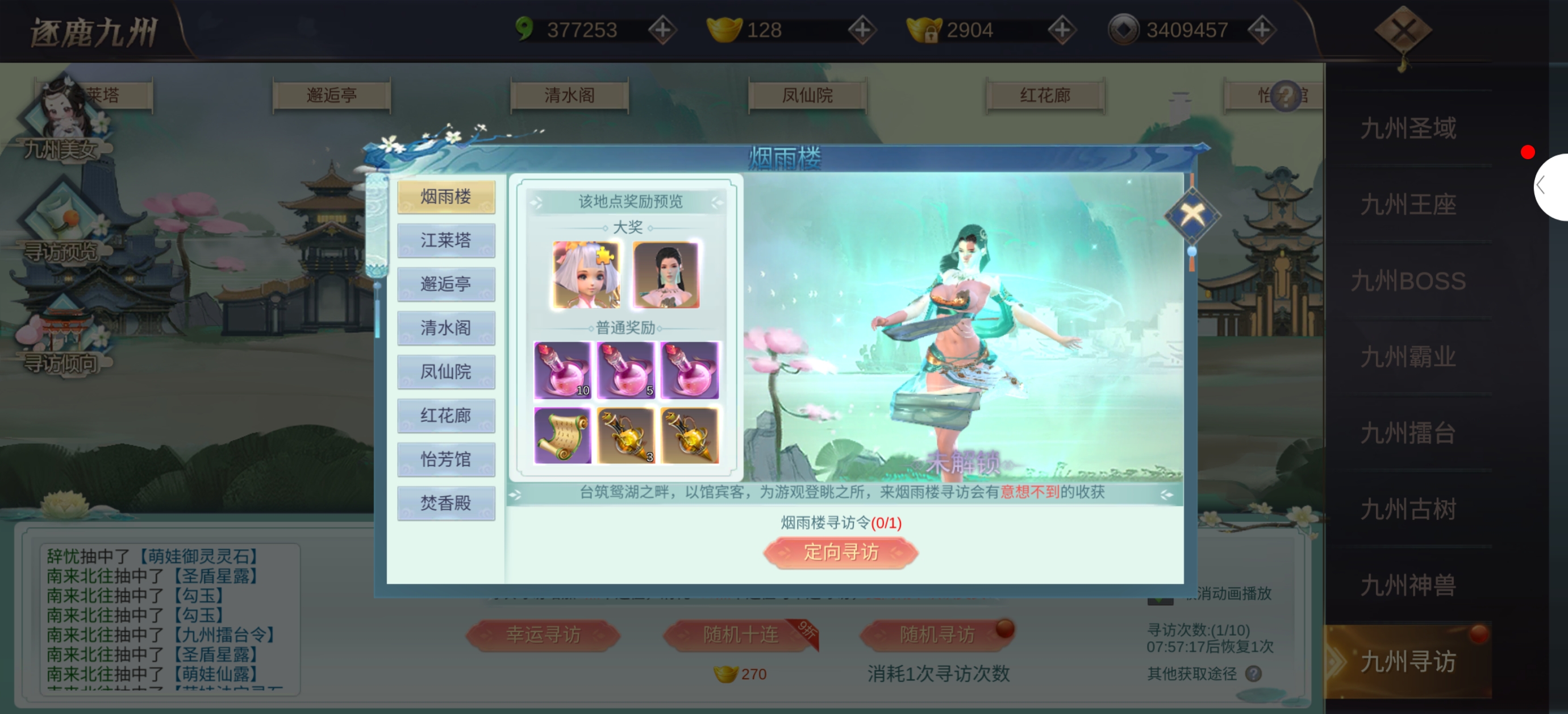Open the 九州圣域 menu entry
This screenshot has height=714, width=1568.
coord(1407,128)
